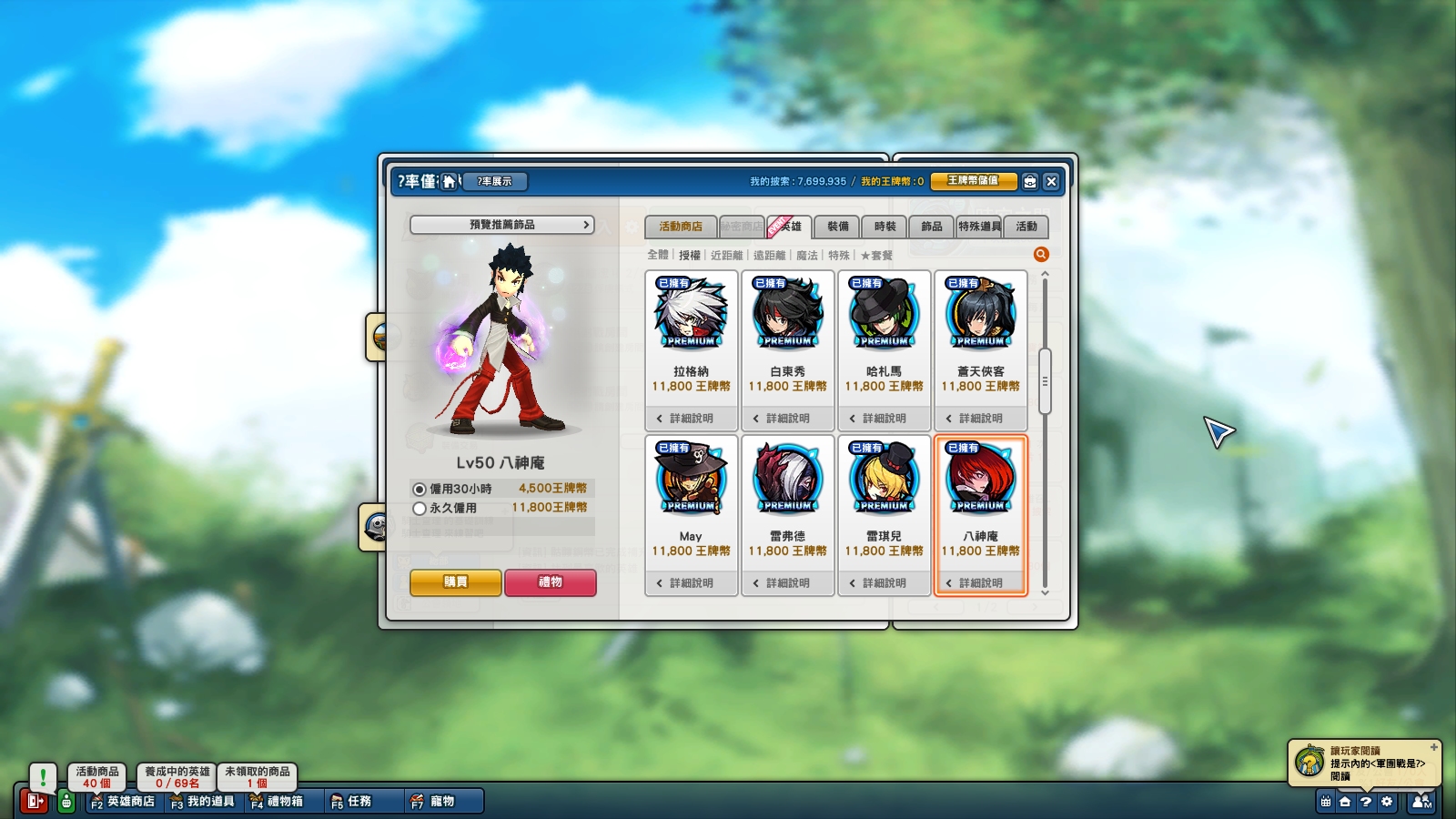The height and width of the screenshot is (819, 1456).
Task: Expand 詳細說明 for 八神庵
Action: click(x=981, y=582)
